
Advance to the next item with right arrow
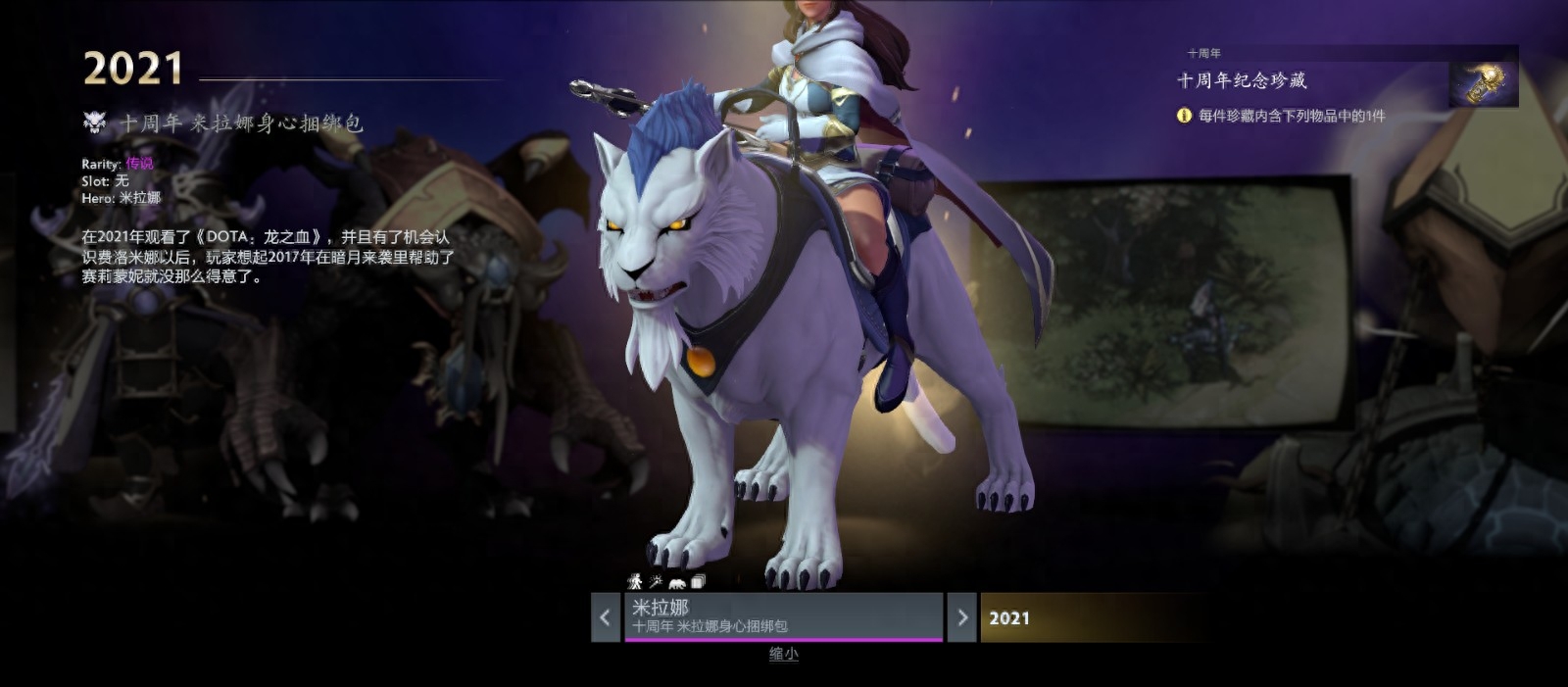961,617
